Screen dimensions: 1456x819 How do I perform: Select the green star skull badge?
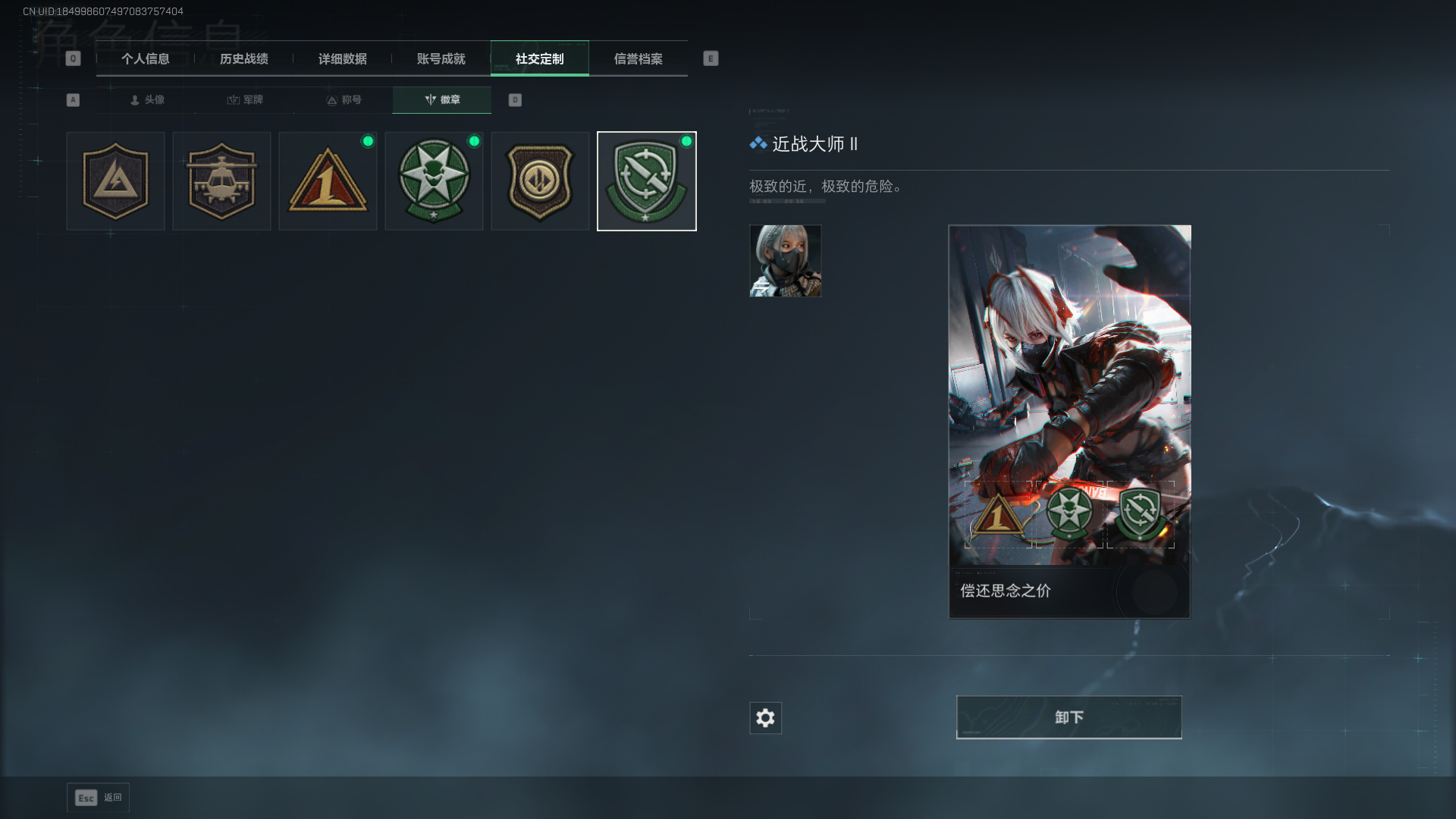pyautogui.click(x=434, y=181)
